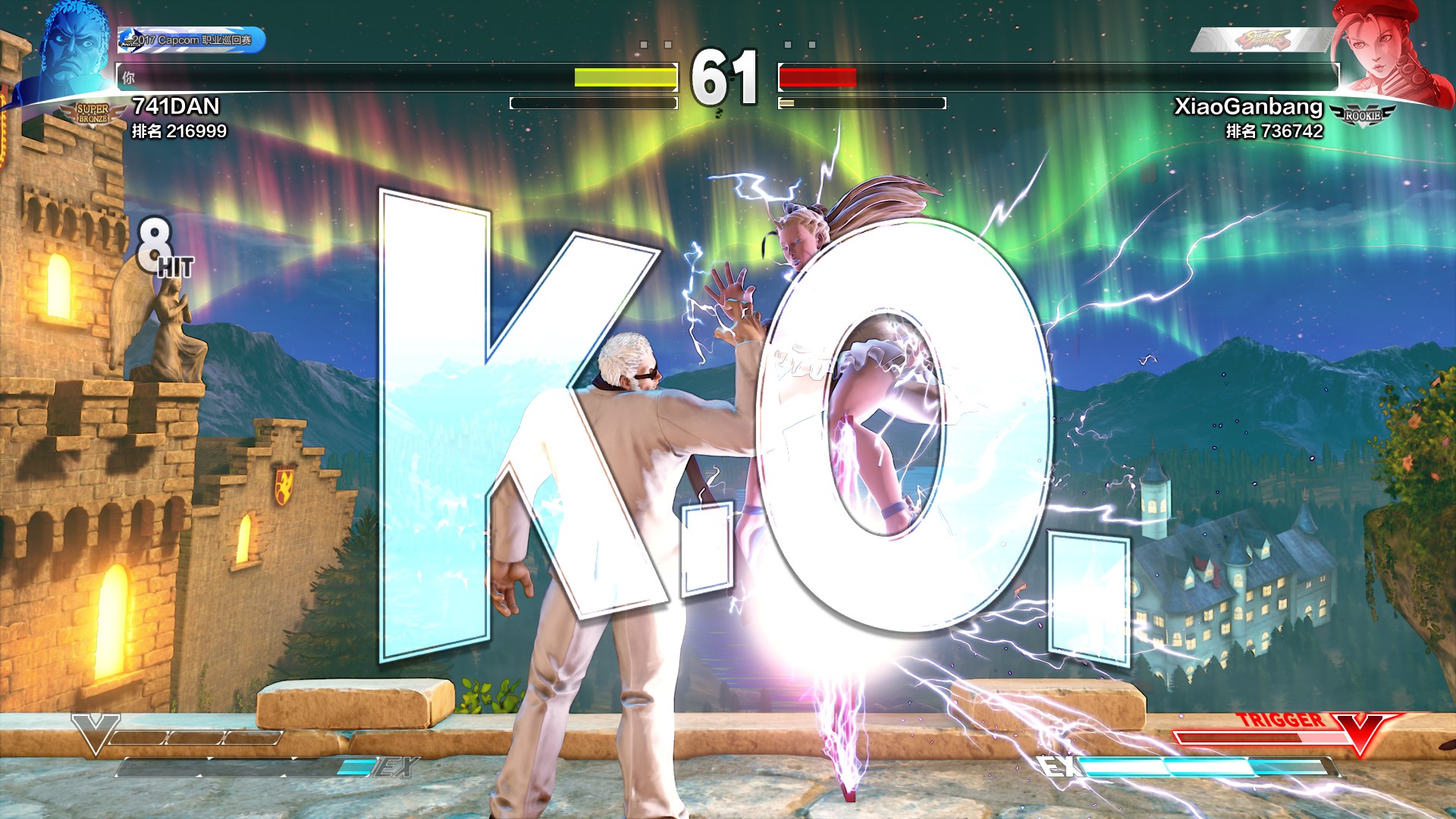Select the Super Bronze league badge
The width and height of the screenshot is (1456, 819).
point(93,114)
